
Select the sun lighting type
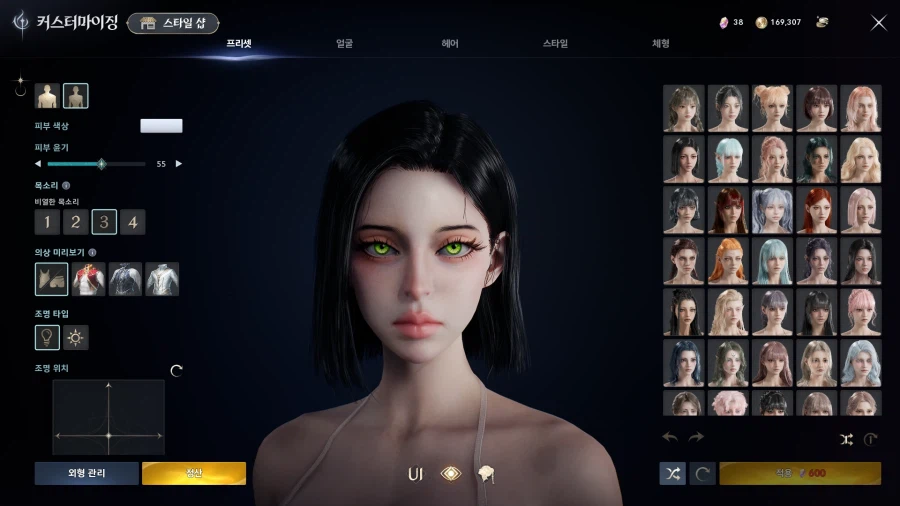76,338
